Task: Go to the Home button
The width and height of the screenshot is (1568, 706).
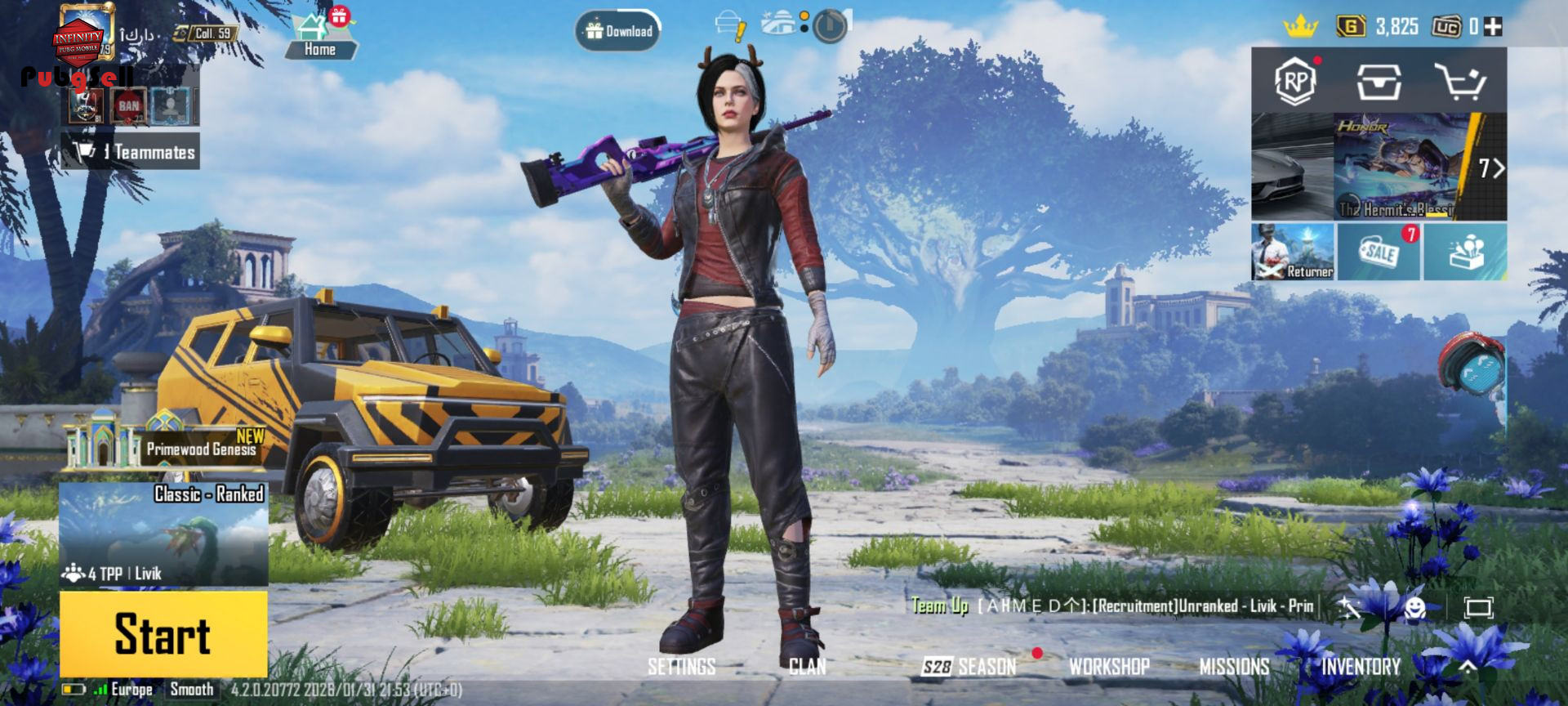Action: 320,38
